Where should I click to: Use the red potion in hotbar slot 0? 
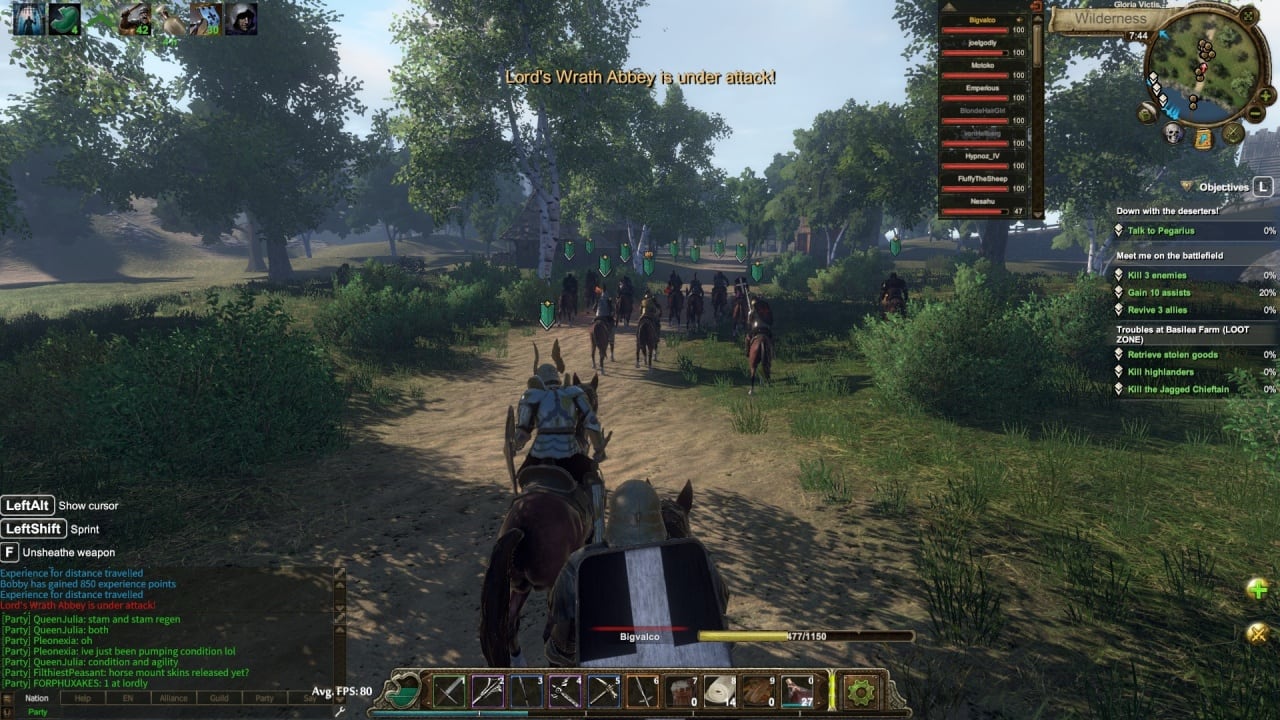[x=798, y=691]
